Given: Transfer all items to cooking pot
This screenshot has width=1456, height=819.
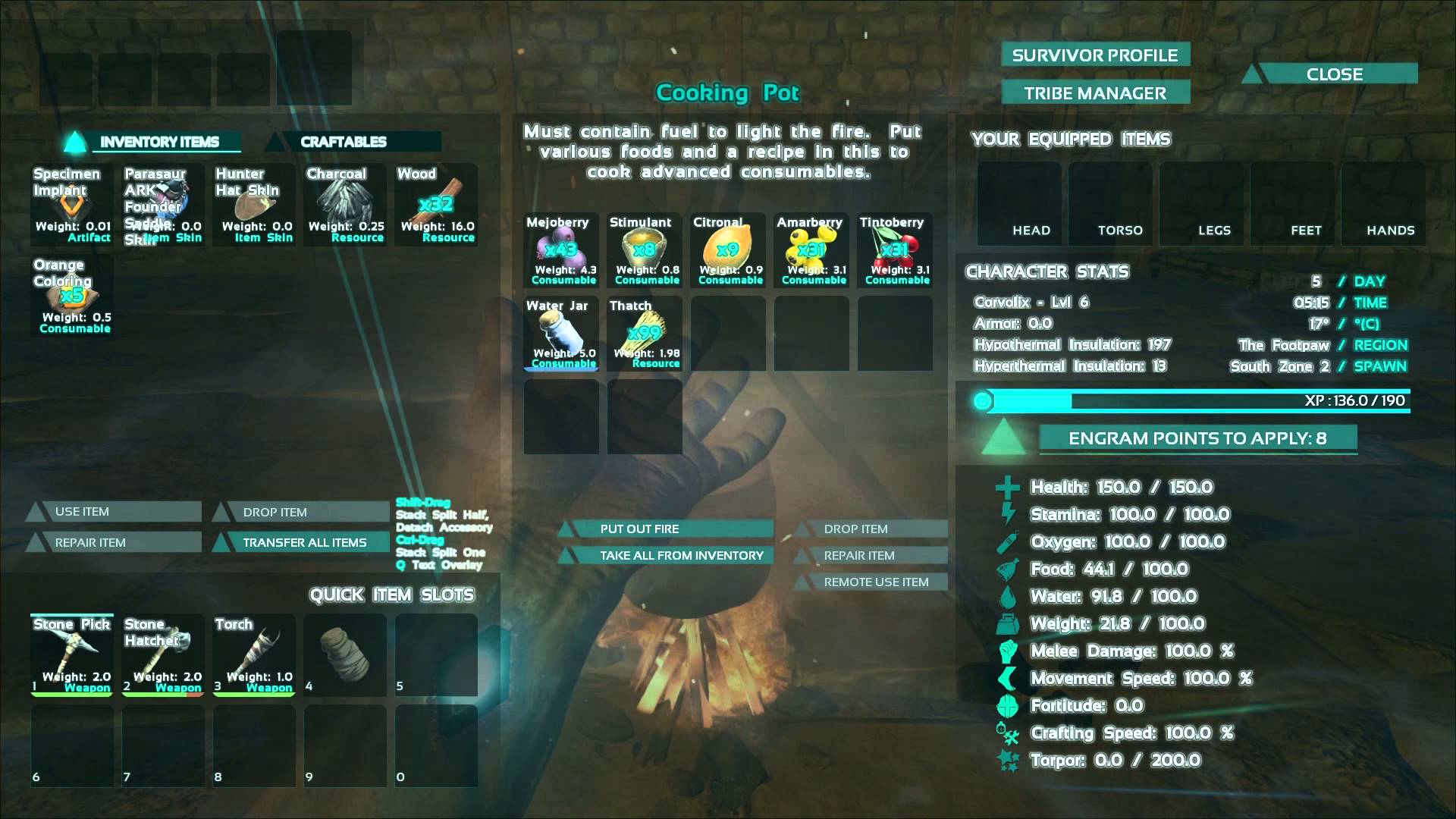Looking at the screenshot, I should pos(303,542).
